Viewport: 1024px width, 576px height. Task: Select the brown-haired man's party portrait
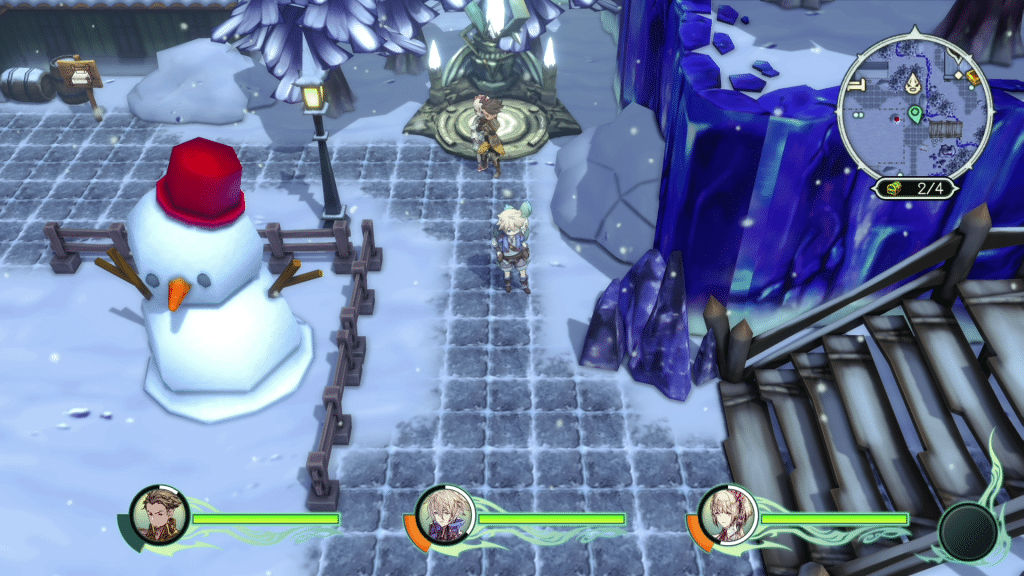pos(159,514)
